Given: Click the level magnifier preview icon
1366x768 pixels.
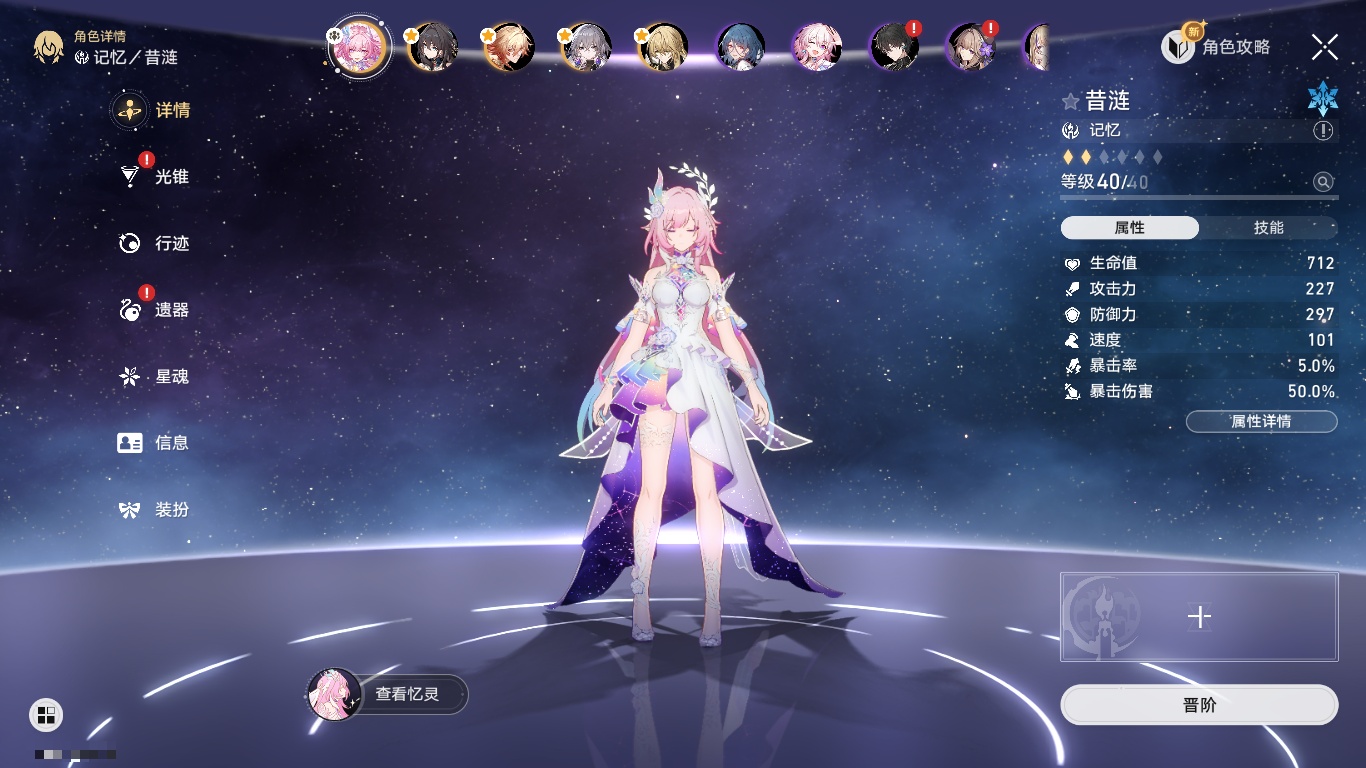Looking at the screenshot, I should [x=1323, y=182].
